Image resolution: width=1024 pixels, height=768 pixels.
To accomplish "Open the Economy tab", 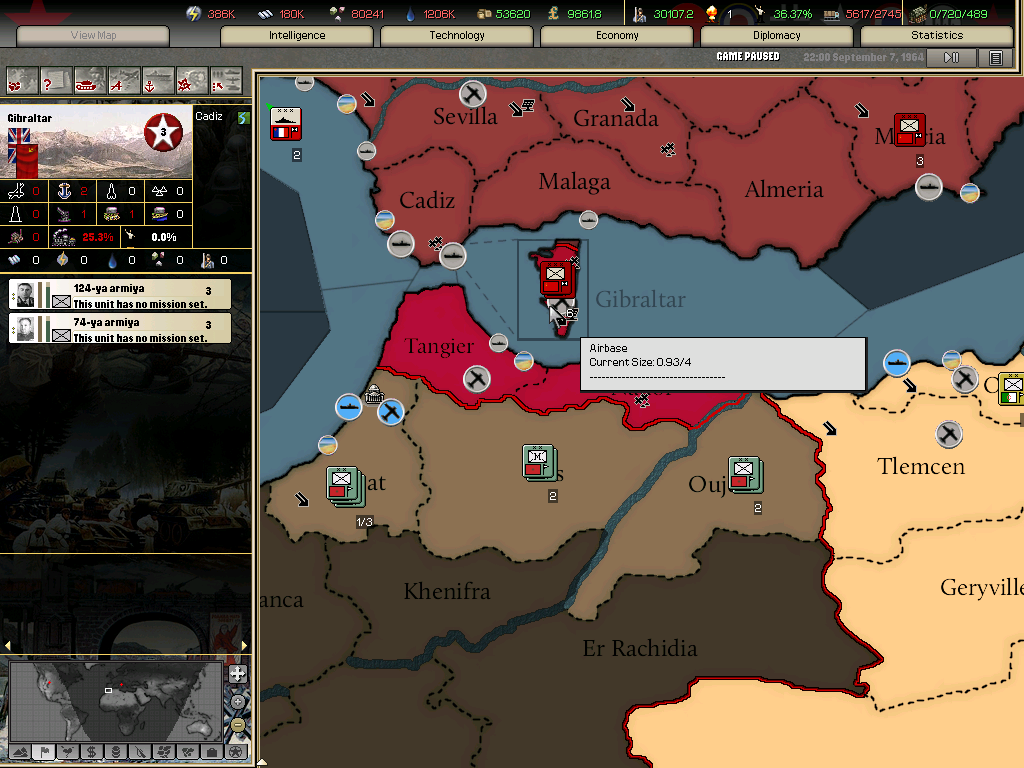I will (617, 36).
